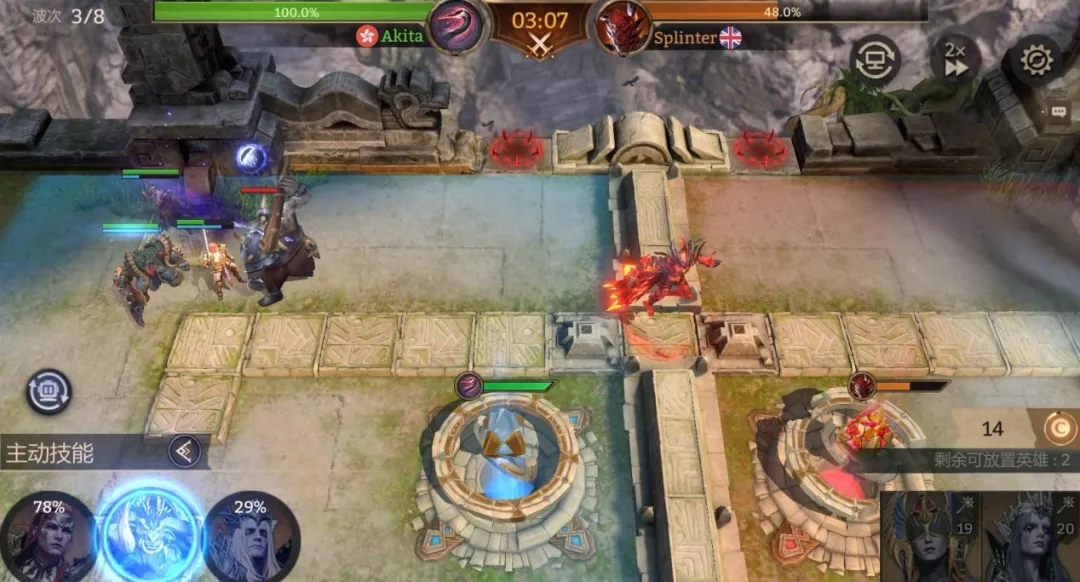Deploy the cost-20 crowned hero card

(x=1030, y=537)
